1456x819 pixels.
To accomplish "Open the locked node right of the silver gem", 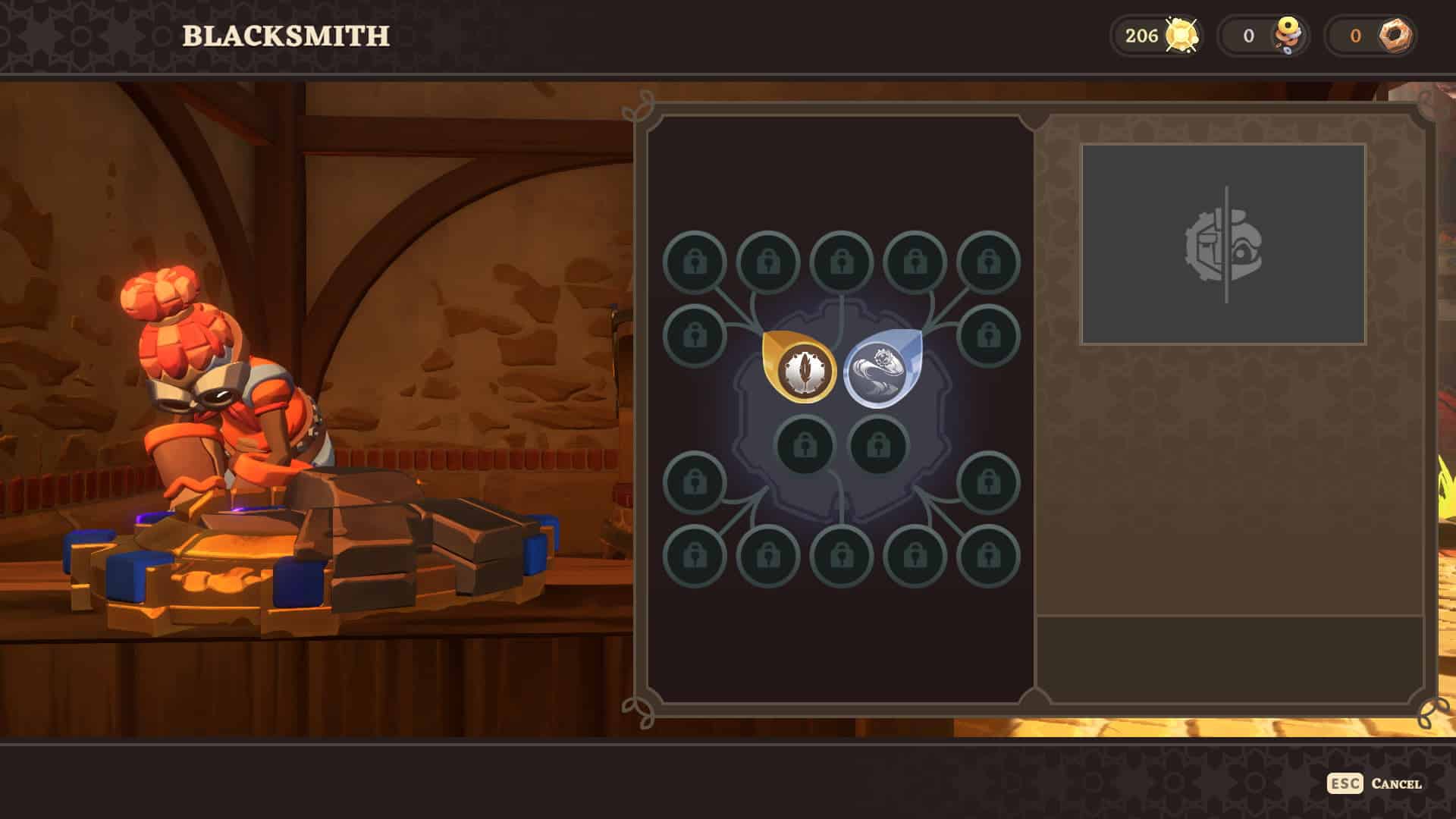I will point(987,334).
